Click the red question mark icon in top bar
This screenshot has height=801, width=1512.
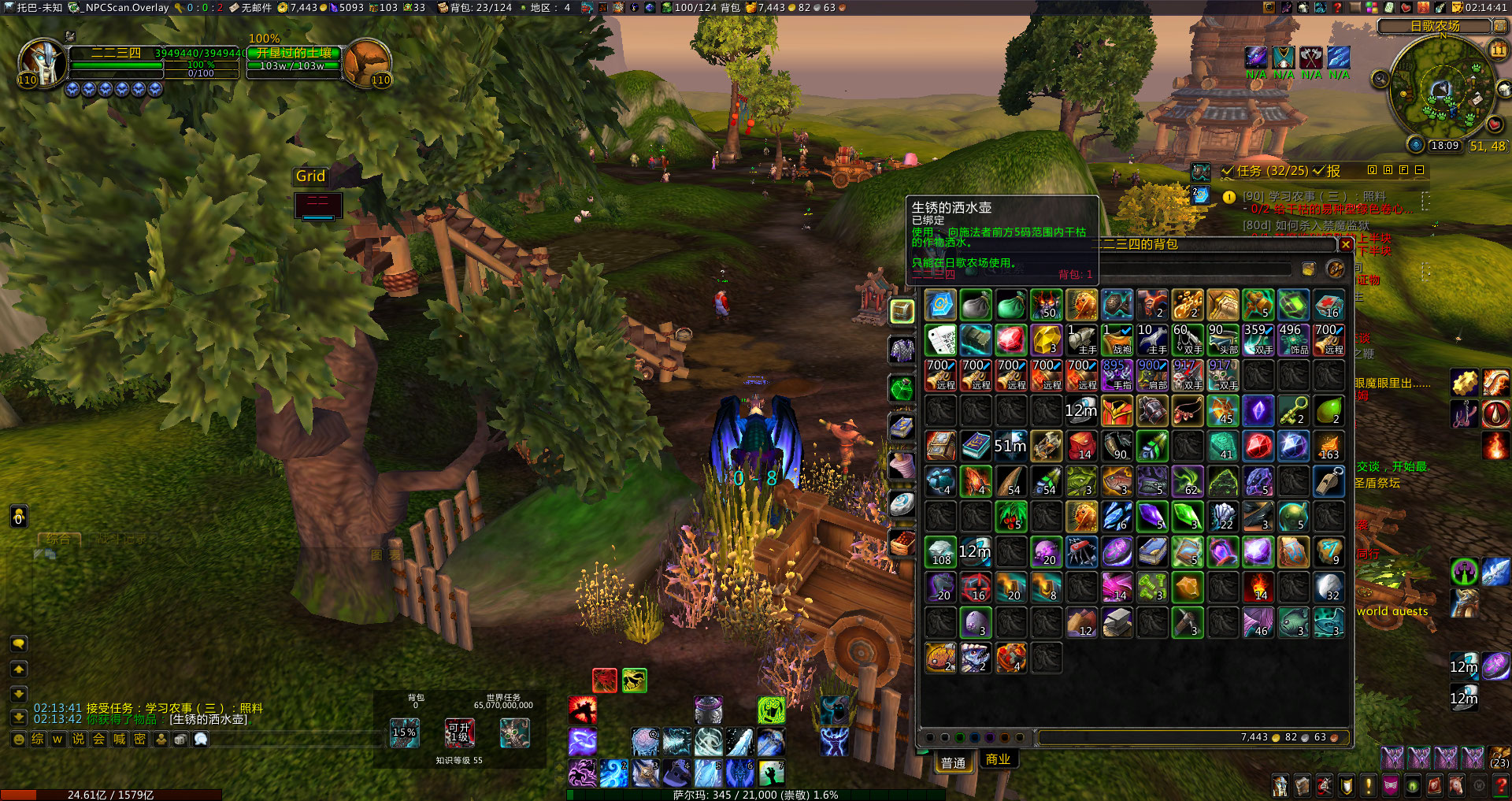[x=1337, y=8]
